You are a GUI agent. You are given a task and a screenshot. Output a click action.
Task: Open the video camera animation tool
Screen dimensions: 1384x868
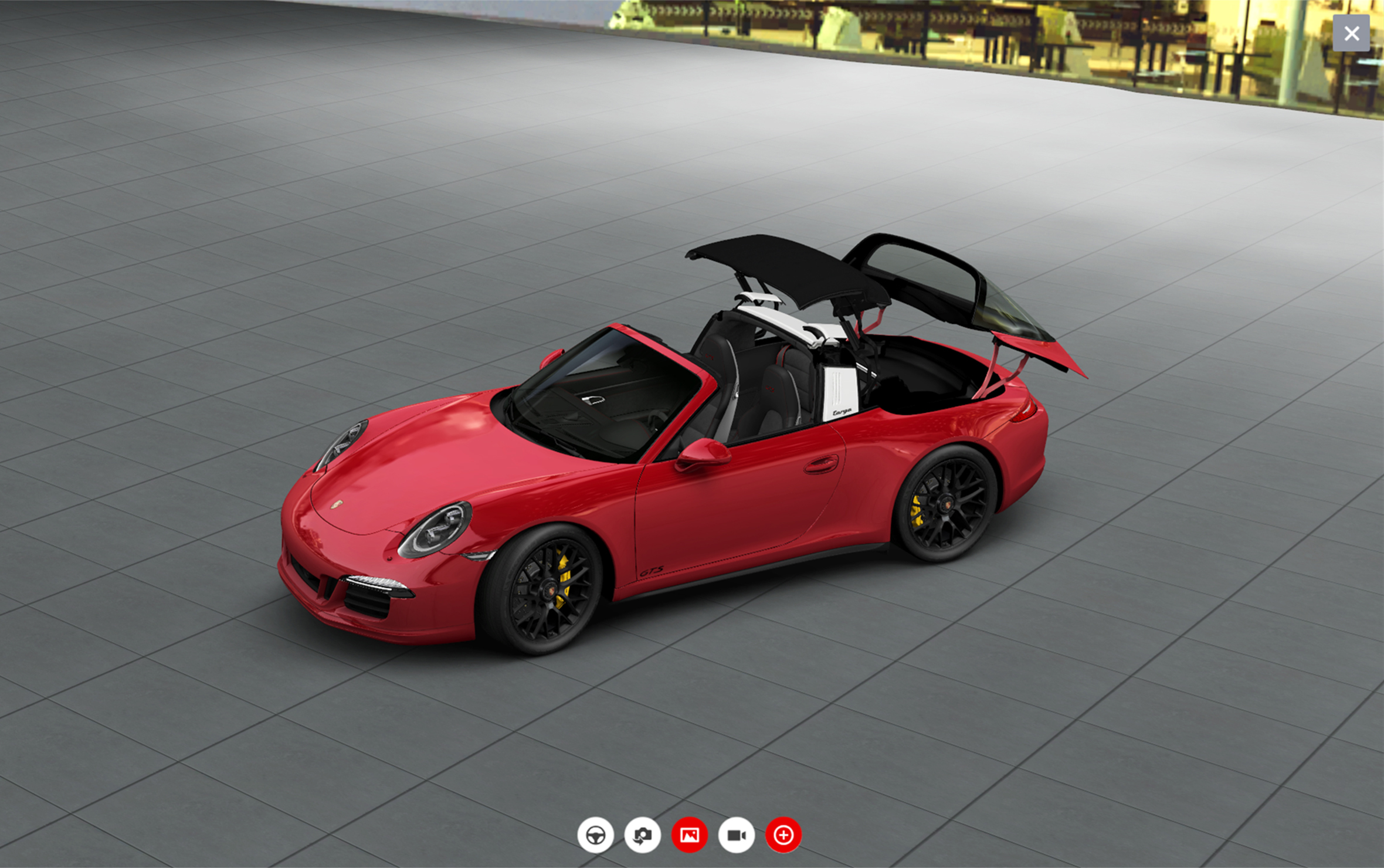(737, 835)
